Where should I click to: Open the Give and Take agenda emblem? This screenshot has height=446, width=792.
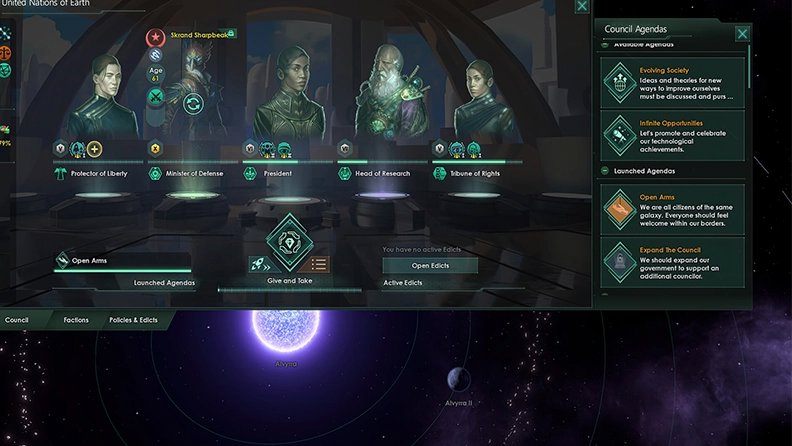[290, 240]
